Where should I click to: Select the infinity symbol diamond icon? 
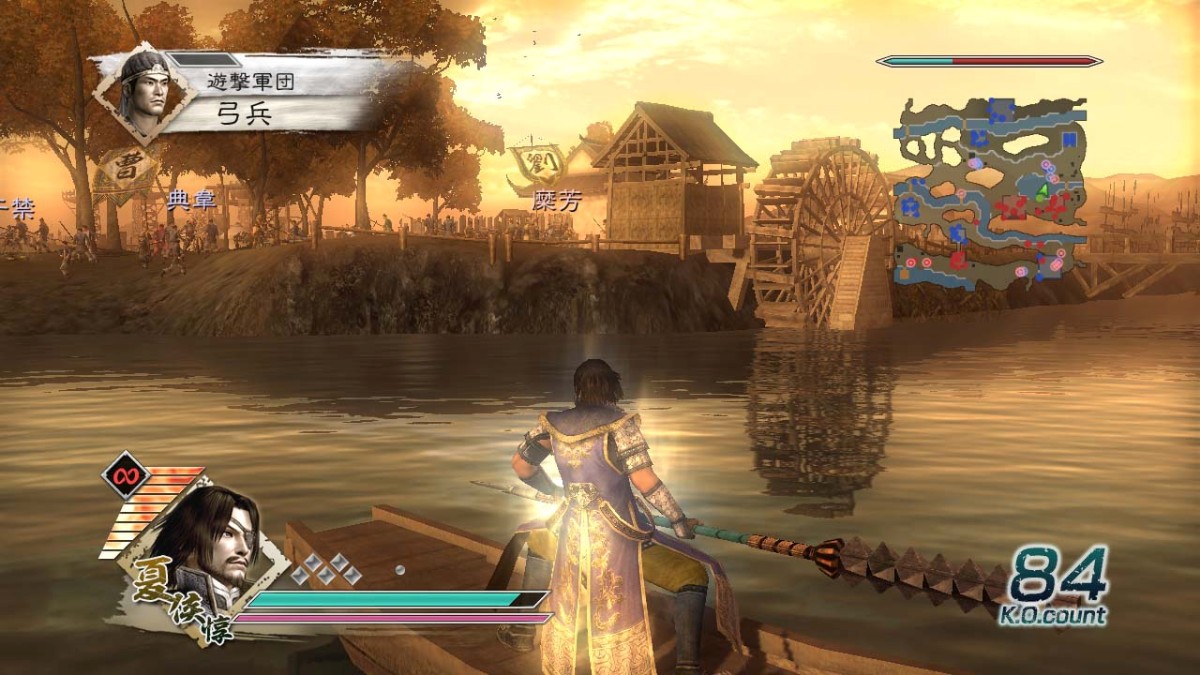point(126,475)
